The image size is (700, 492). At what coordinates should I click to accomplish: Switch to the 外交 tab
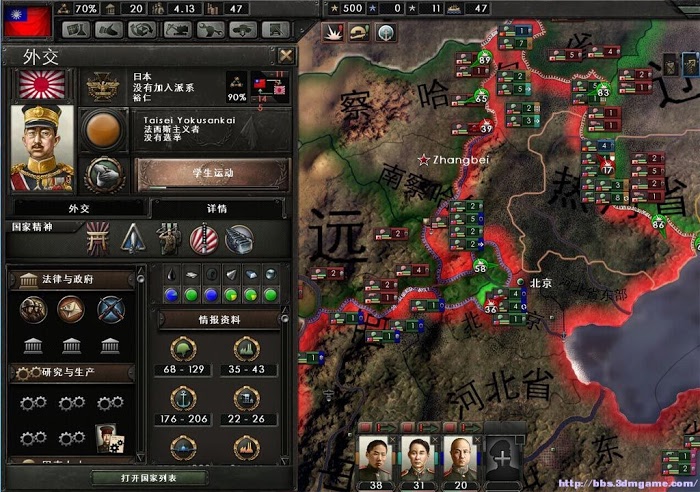click(78, 208)
